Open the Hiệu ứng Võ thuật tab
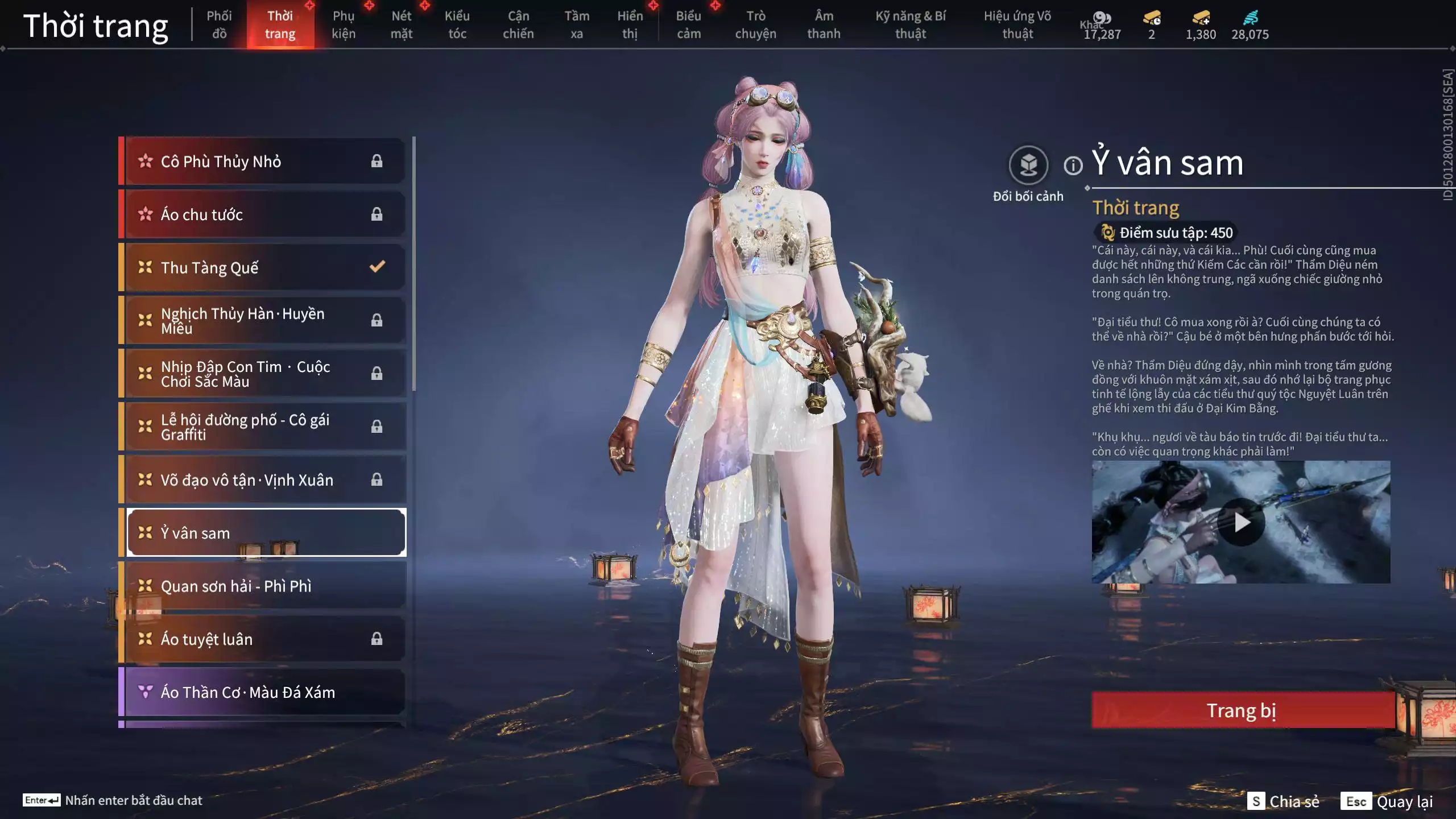This screenshot has height=819, width=1456. [1017, 25]
